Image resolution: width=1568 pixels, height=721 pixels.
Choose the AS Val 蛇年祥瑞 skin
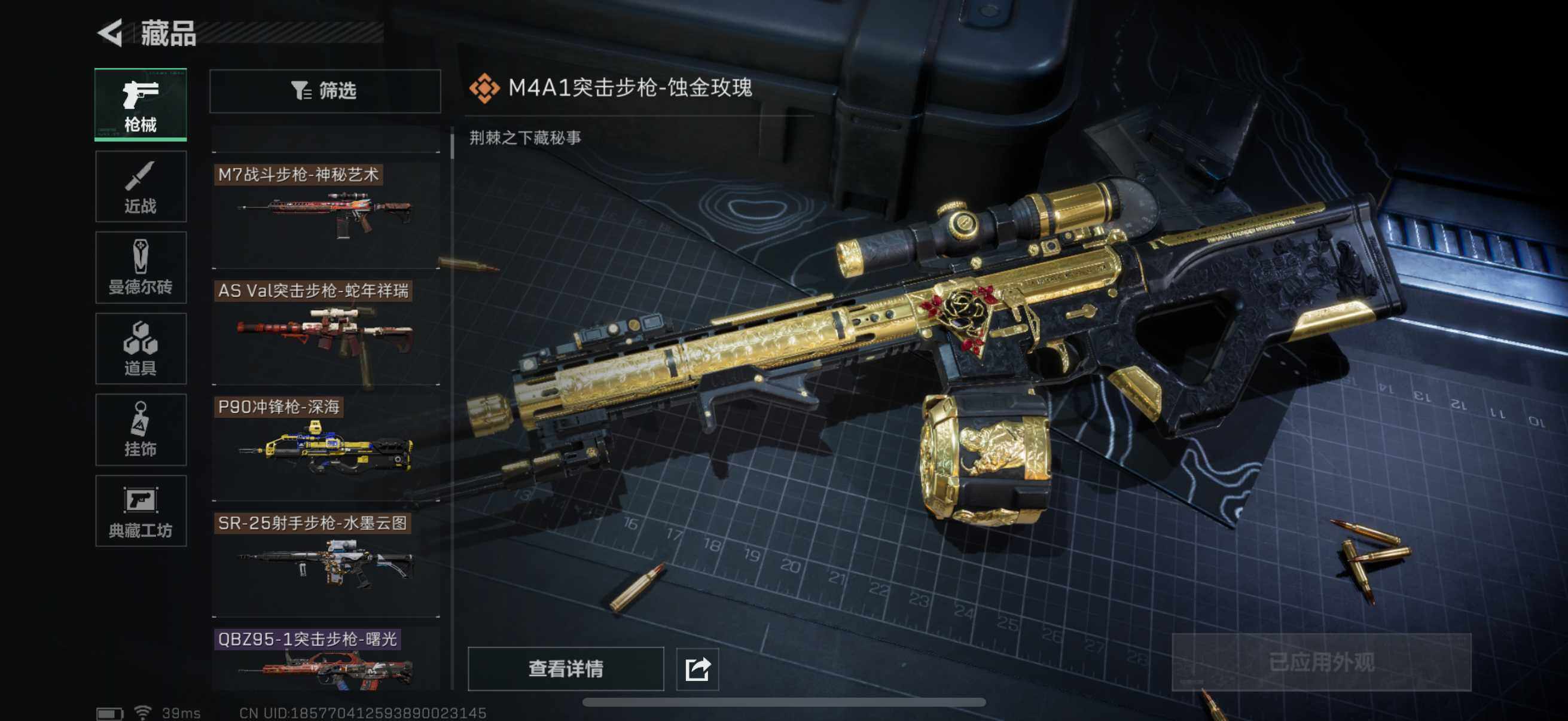pos(327,332)
